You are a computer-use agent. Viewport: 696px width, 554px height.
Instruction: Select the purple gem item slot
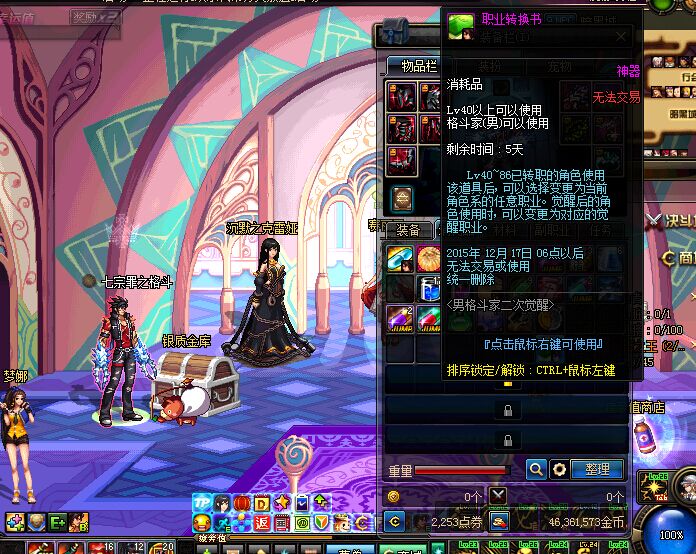point(399,319)
